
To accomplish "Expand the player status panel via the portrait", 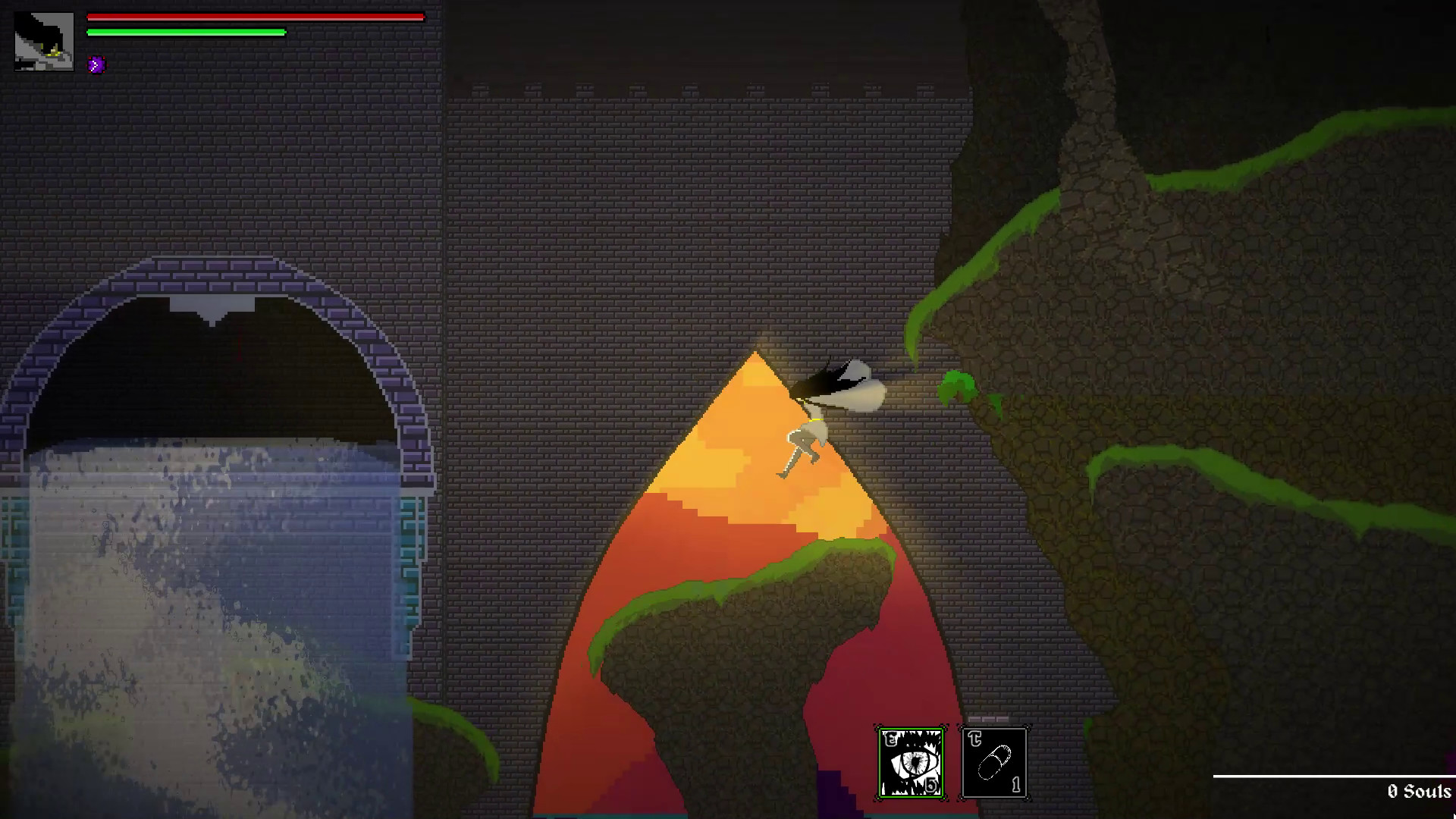I will pyautogui.click(x=42, y=40).
